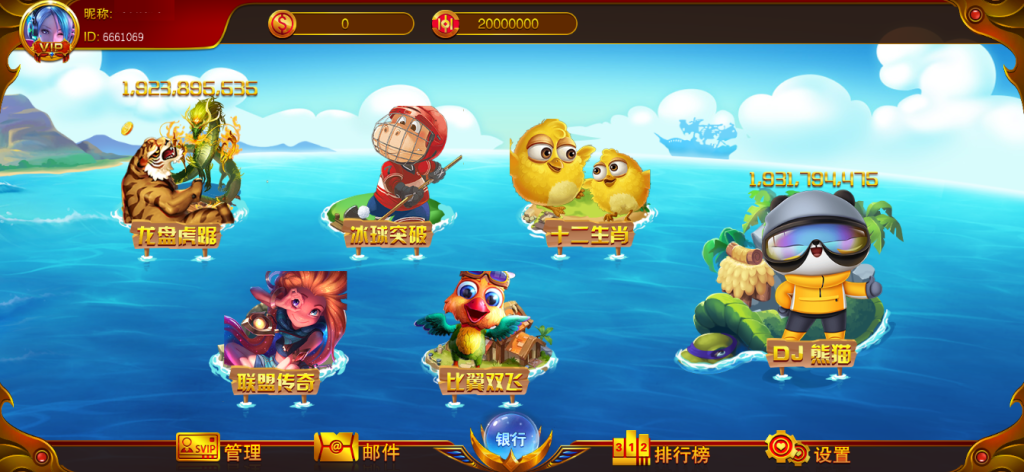Viewport: 1024px width, 472px height.
Task: Choose the 联盟传奇 game tile
Action: (x=285, y=325)
